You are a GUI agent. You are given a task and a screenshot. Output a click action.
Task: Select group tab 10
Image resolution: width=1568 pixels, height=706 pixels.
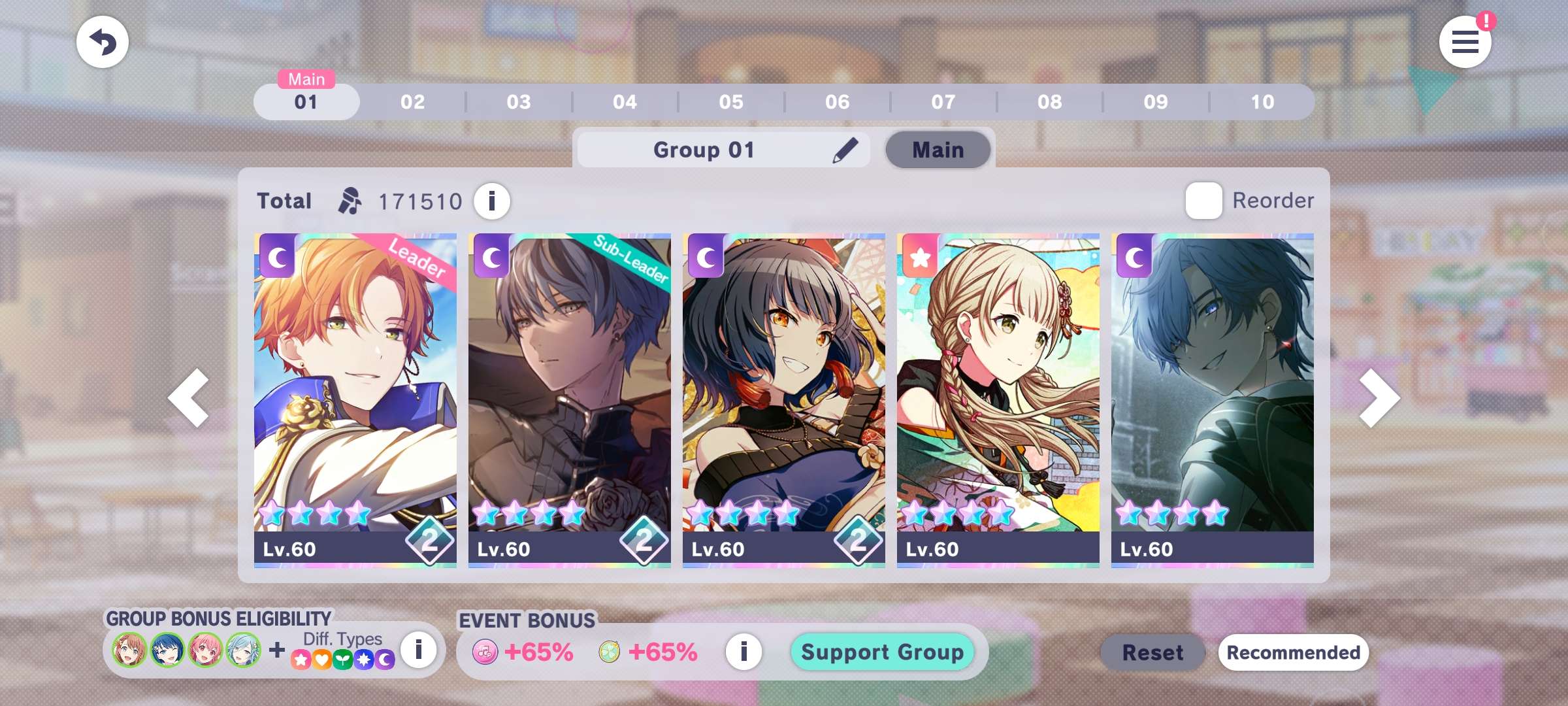click(1262, 102)
